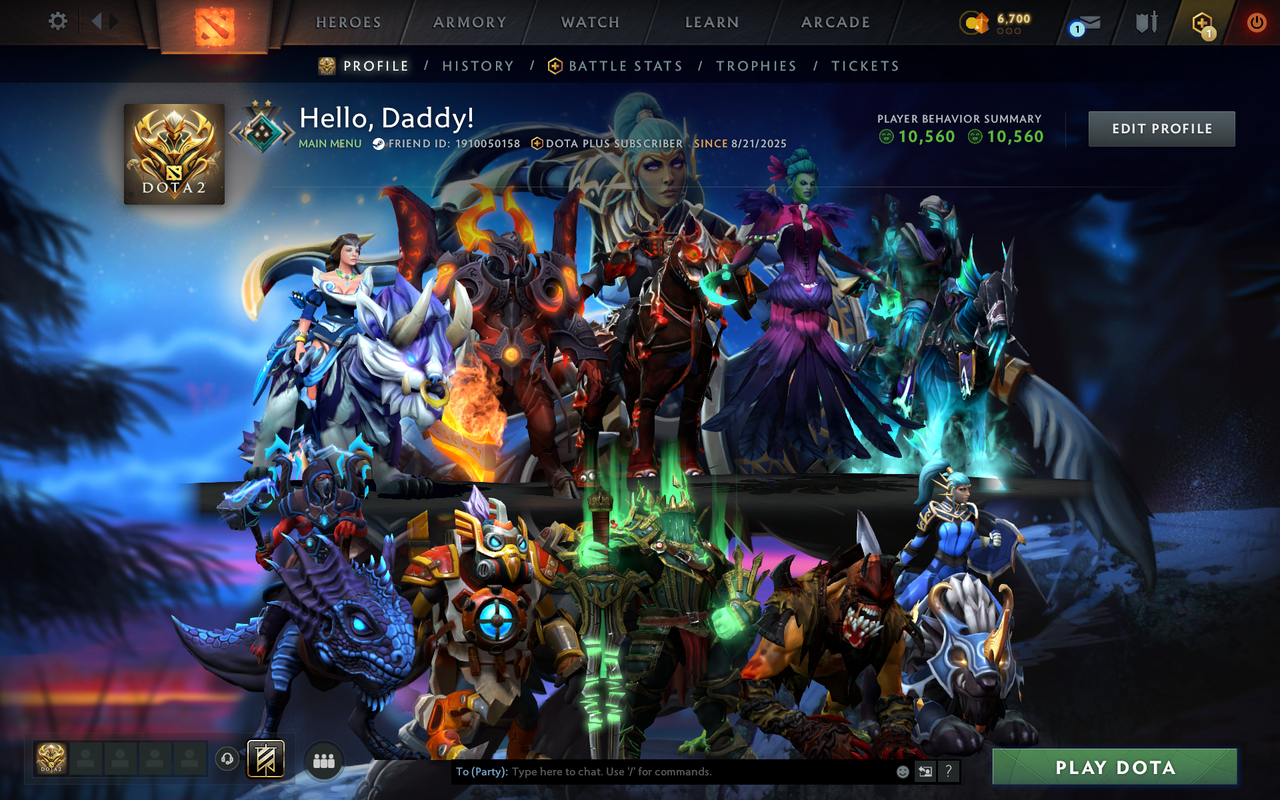Open the help question mark icon
The image size is (1280, 800).
947,771
